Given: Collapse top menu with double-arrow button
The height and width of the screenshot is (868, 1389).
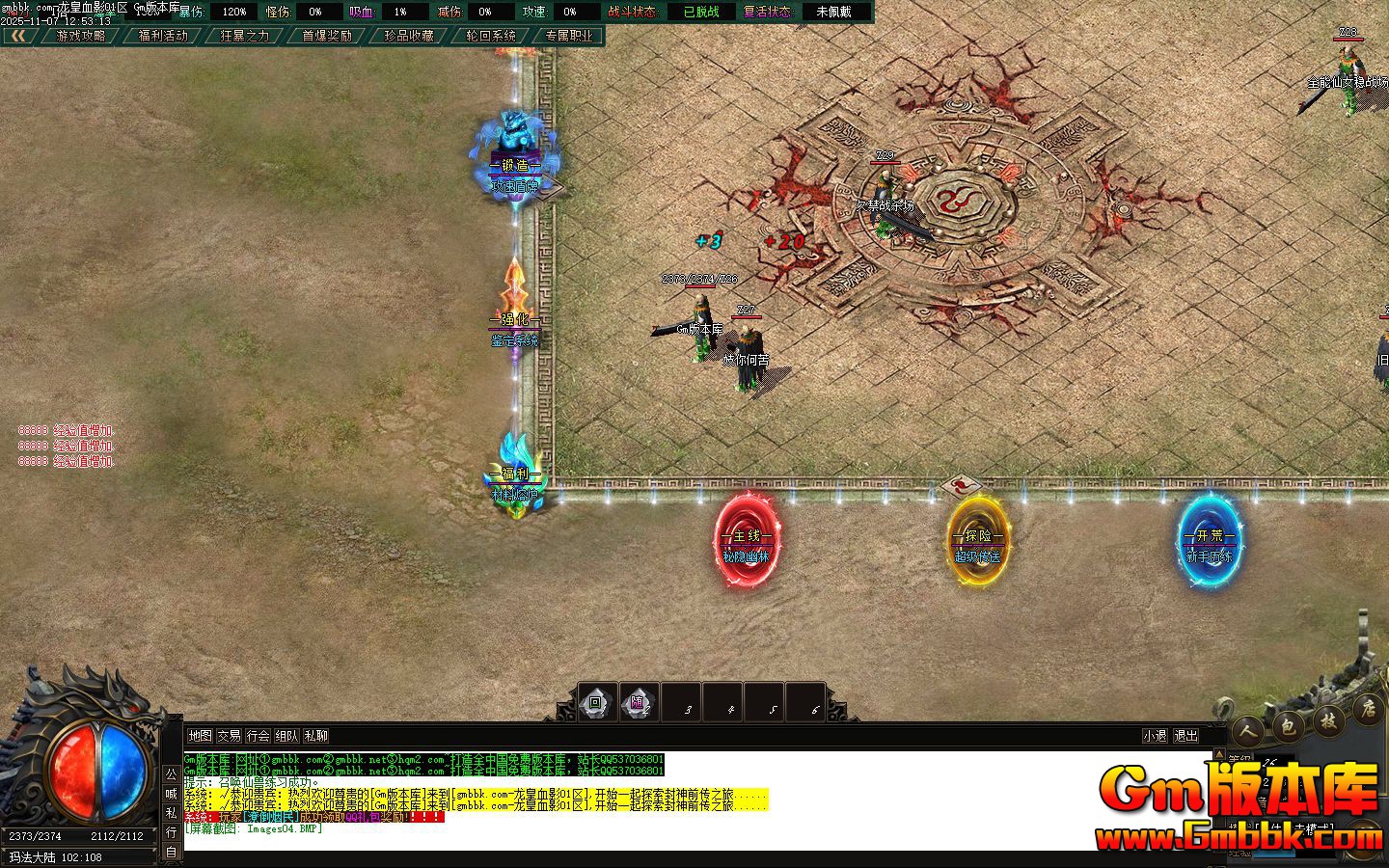Looking at the screenshot, I should click(18, 36).
